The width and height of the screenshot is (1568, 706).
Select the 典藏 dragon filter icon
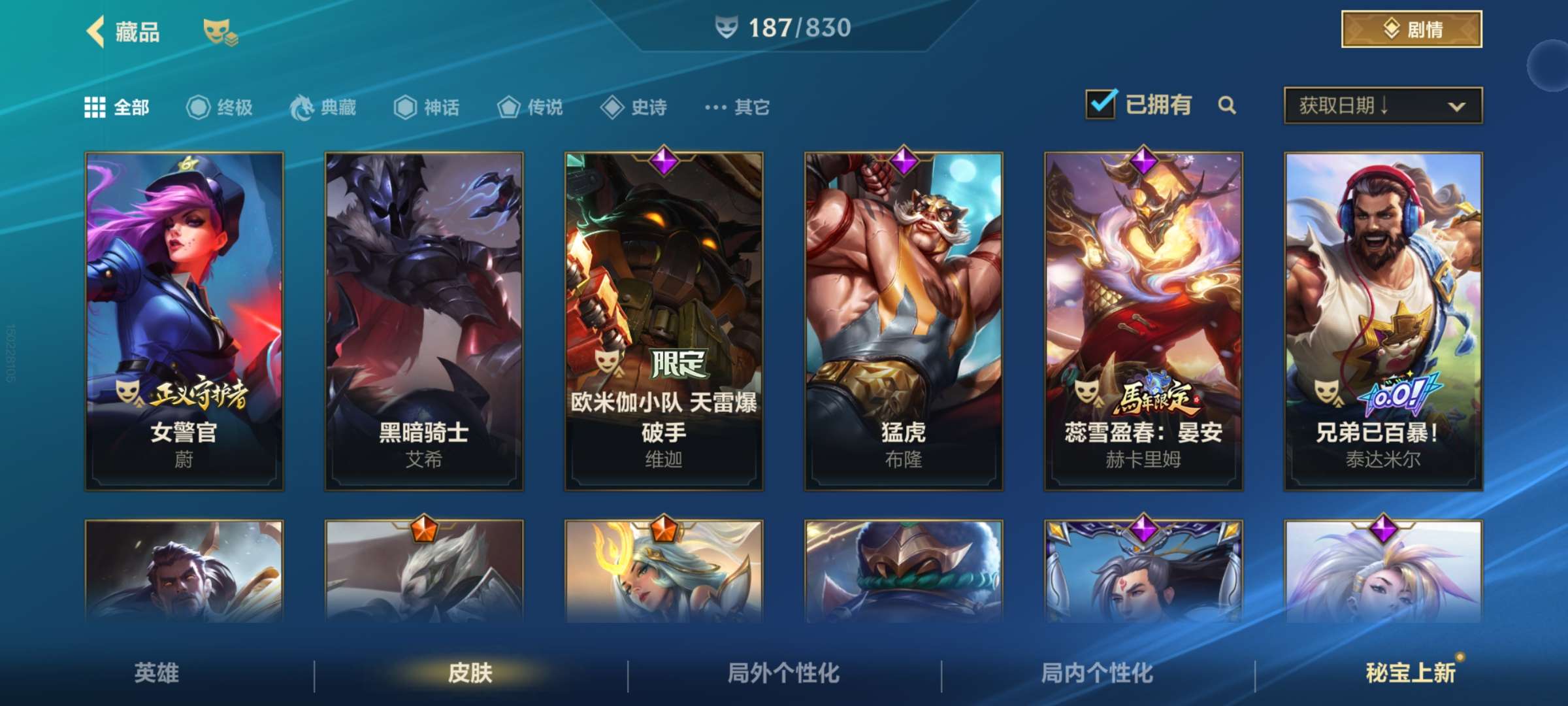(302, 107)
